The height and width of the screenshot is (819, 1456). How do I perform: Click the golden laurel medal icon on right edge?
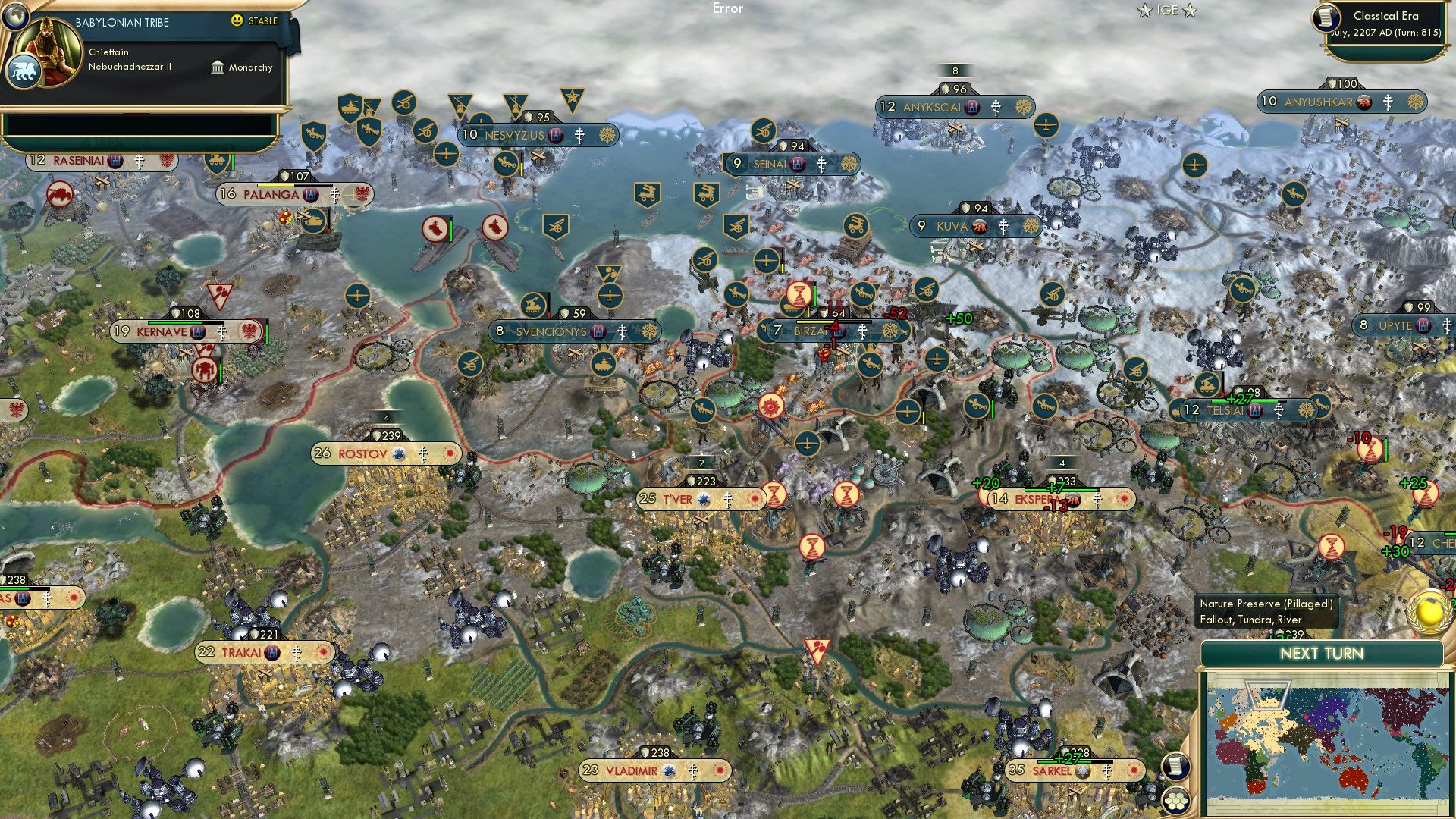[x=1428, y=613]
